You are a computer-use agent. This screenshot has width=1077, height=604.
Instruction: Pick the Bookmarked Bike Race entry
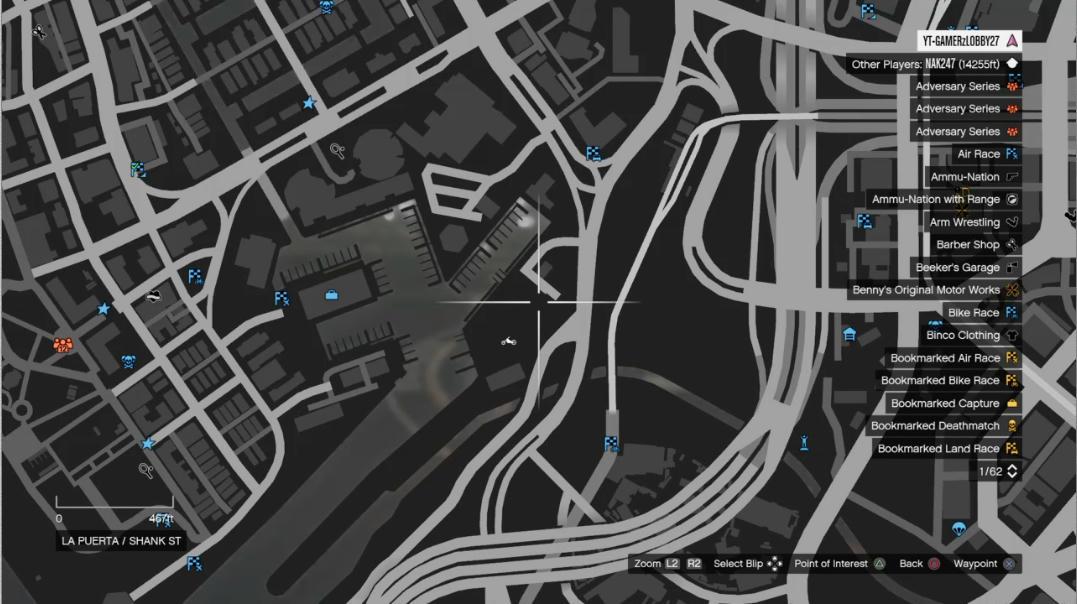[x=940, y=381]
